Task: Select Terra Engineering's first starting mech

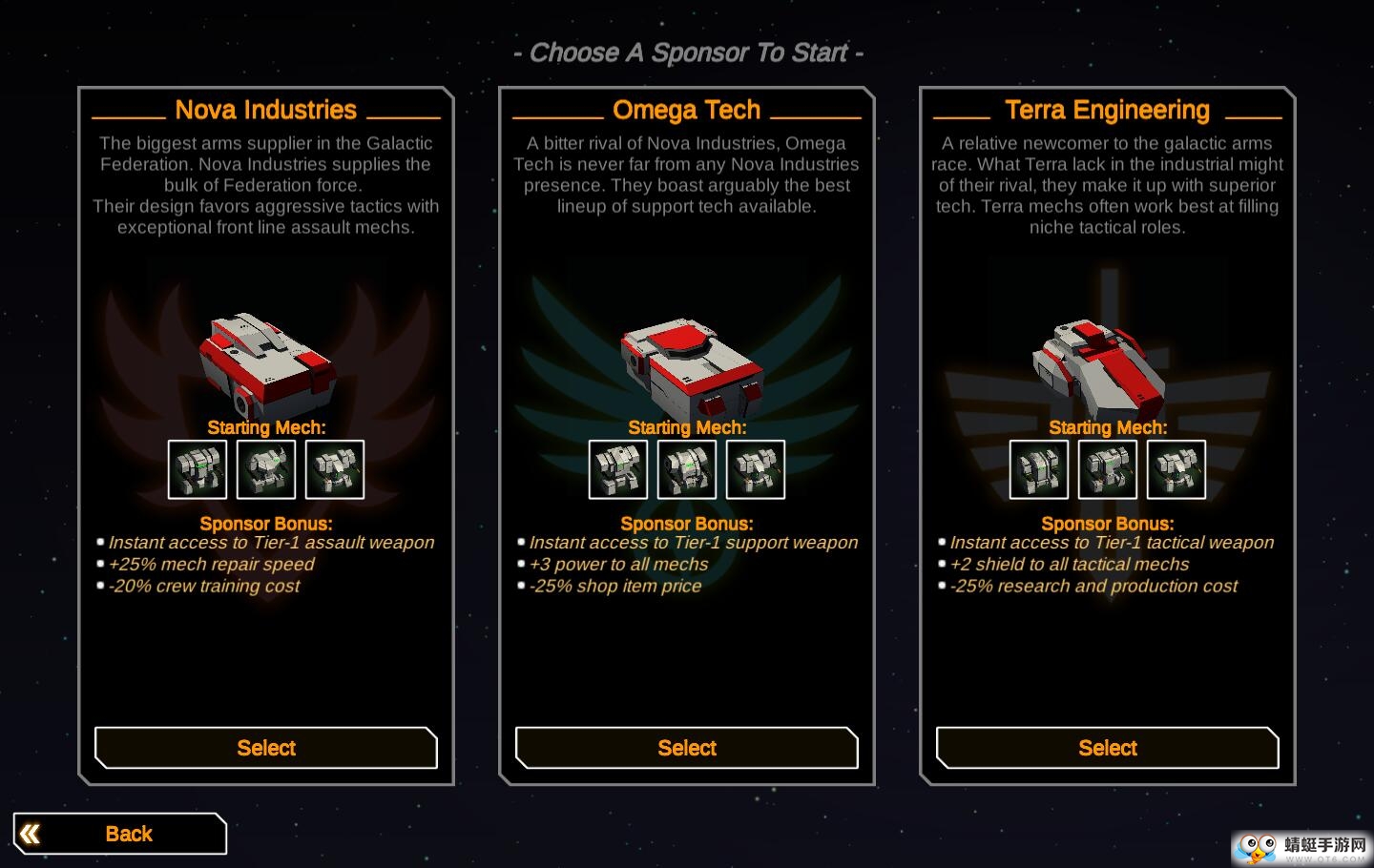Action: (1039, 469)
